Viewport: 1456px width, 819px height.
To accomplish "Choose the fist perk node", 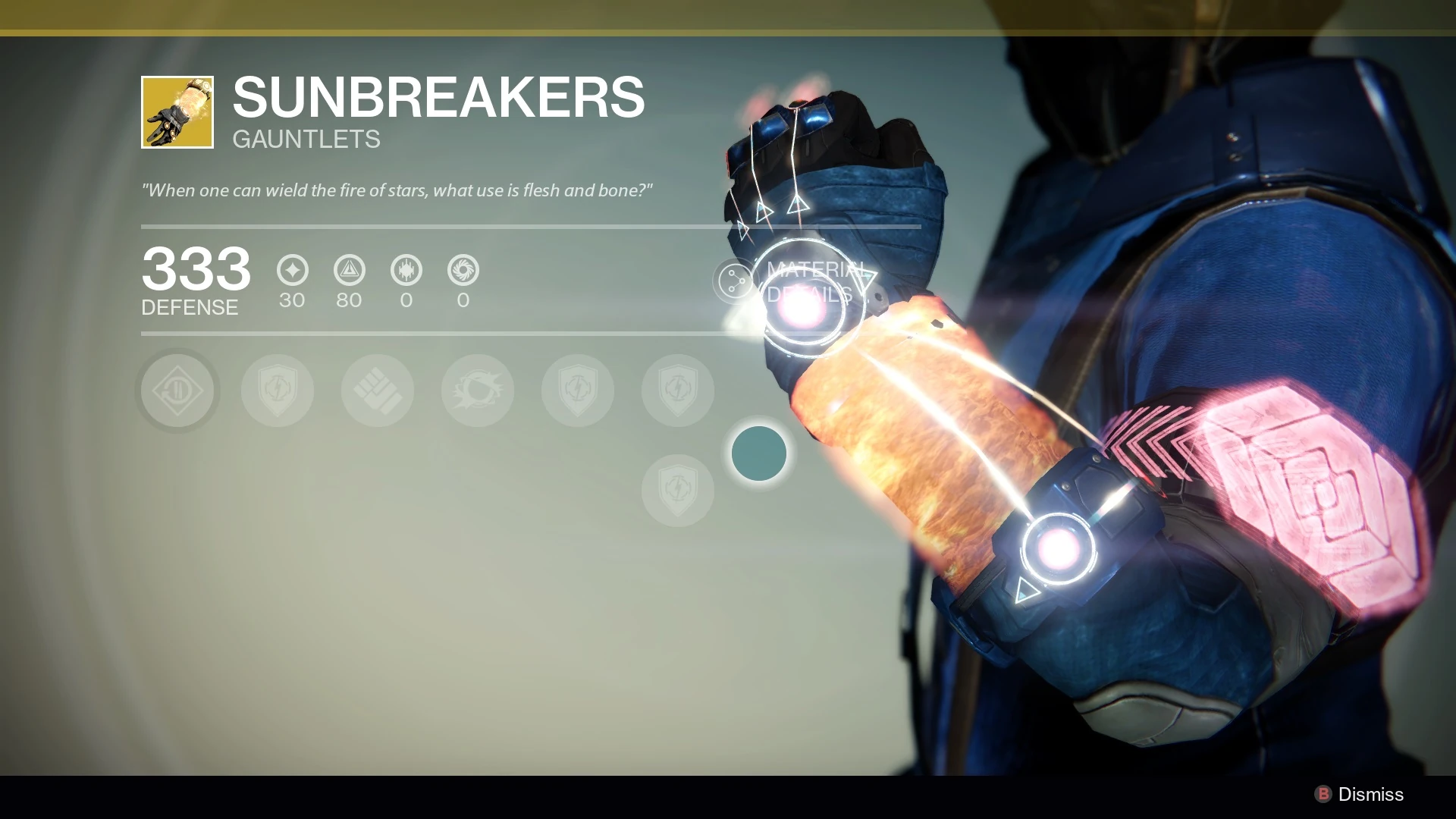I will tap(378, 391).
